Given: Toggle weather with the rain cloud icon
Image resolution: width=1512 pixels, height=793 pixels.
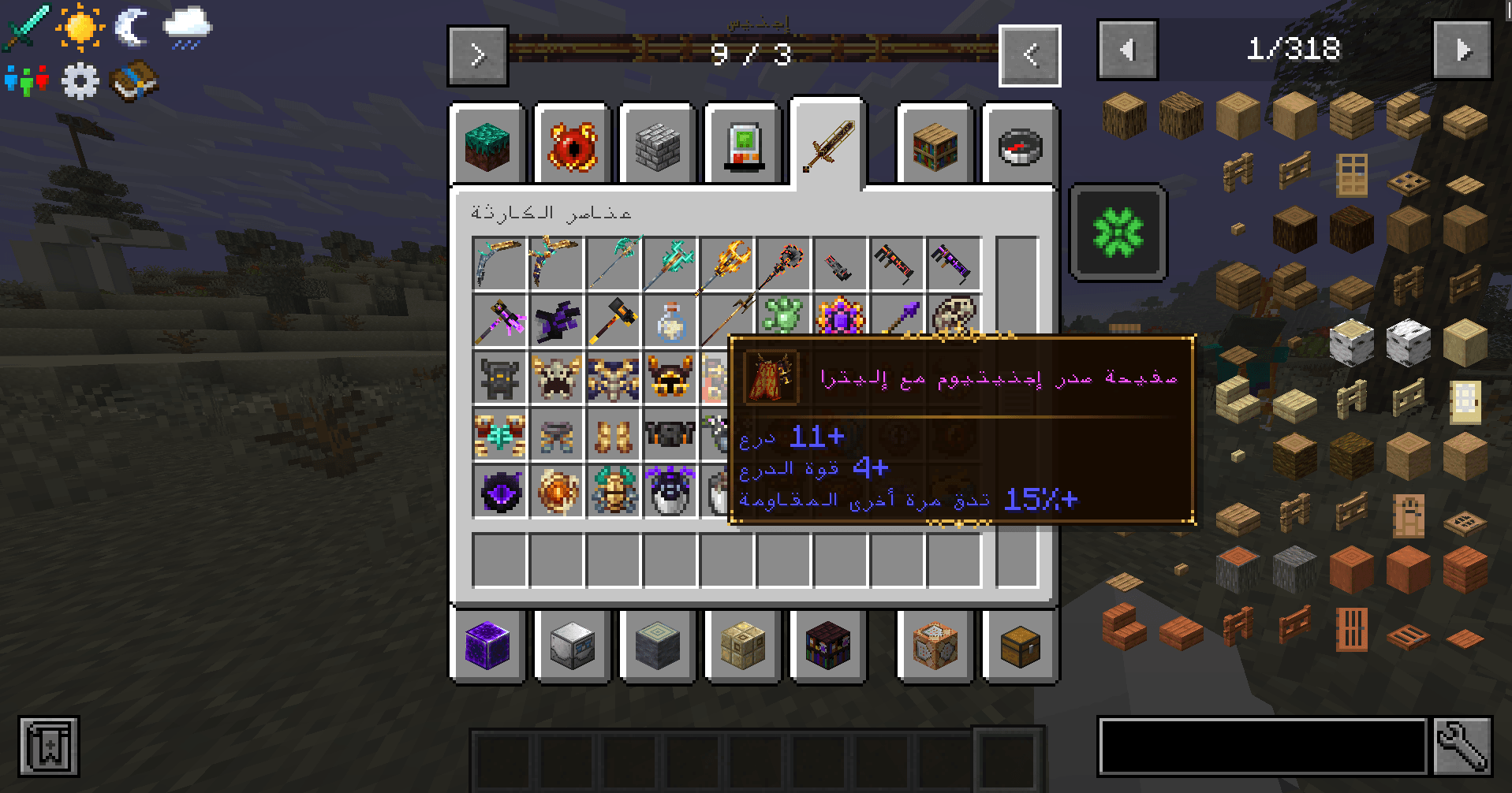Looking at the screenshot, I should (x=187, y=28).
